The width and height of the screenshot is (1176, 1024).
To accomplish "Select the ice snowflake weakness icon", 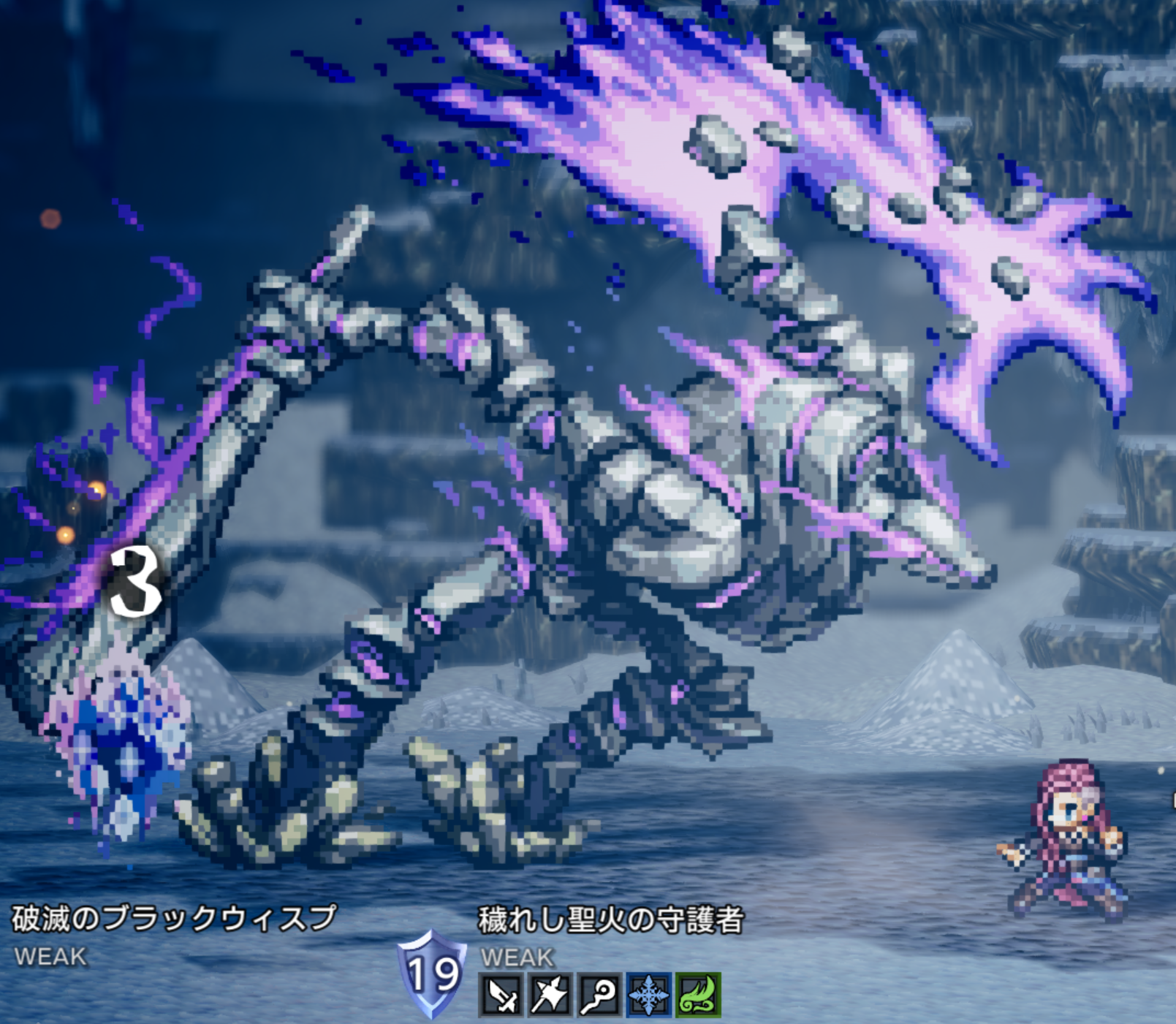I will tap(648, 995).
